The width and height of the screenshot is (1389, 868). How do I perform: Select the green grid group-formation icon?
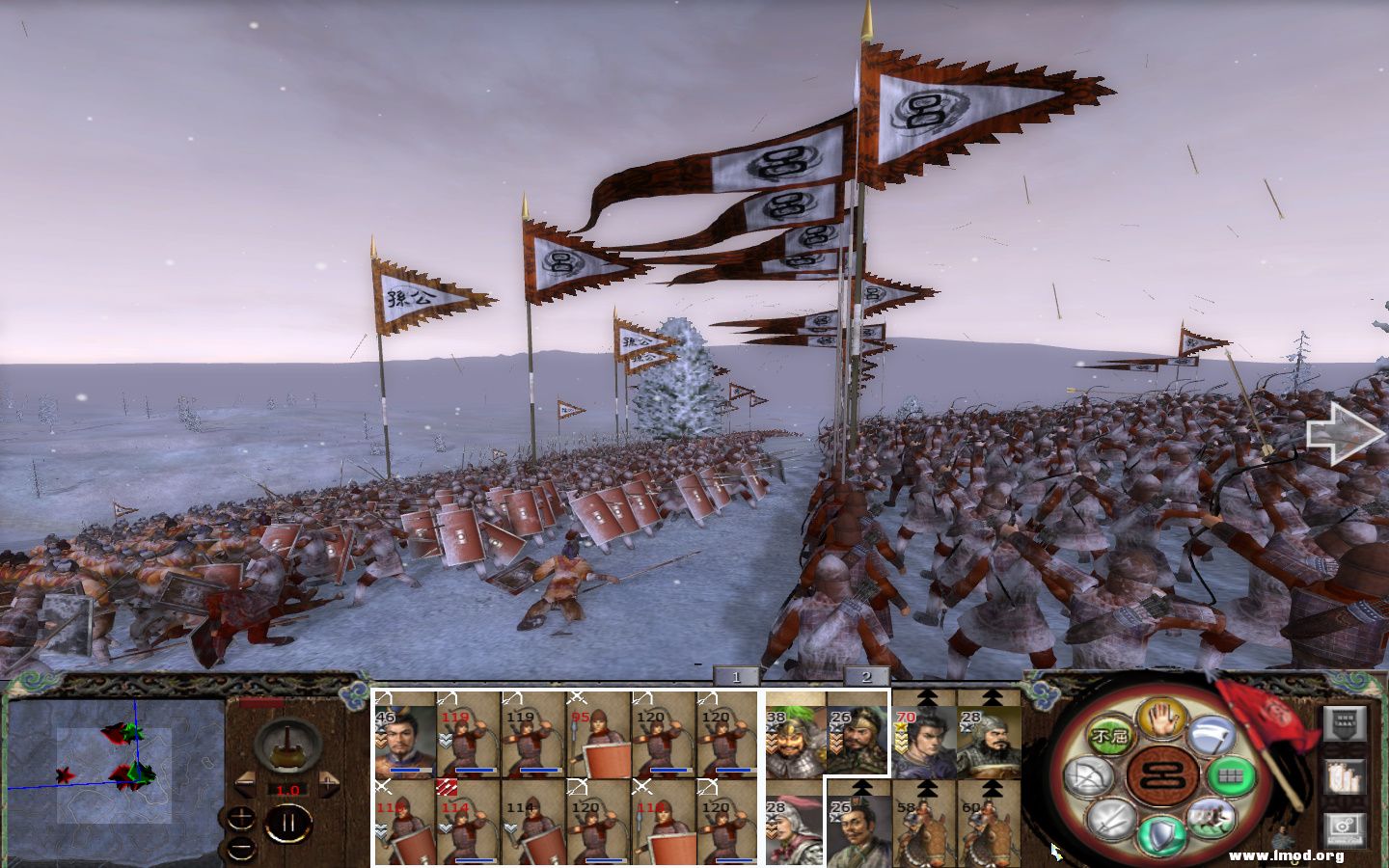click(x=1231, y=776)
